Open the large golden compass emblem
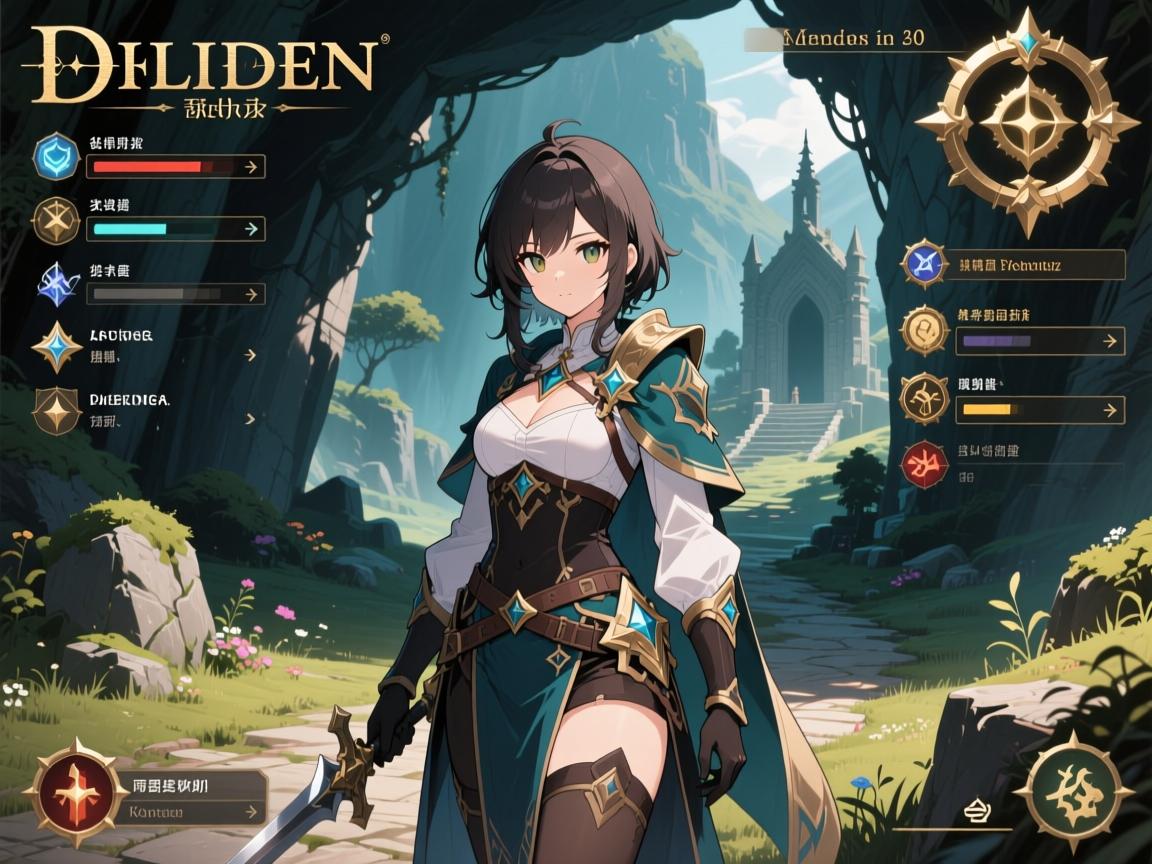This screenshot has width=1152, height=864. (1027, 122)
